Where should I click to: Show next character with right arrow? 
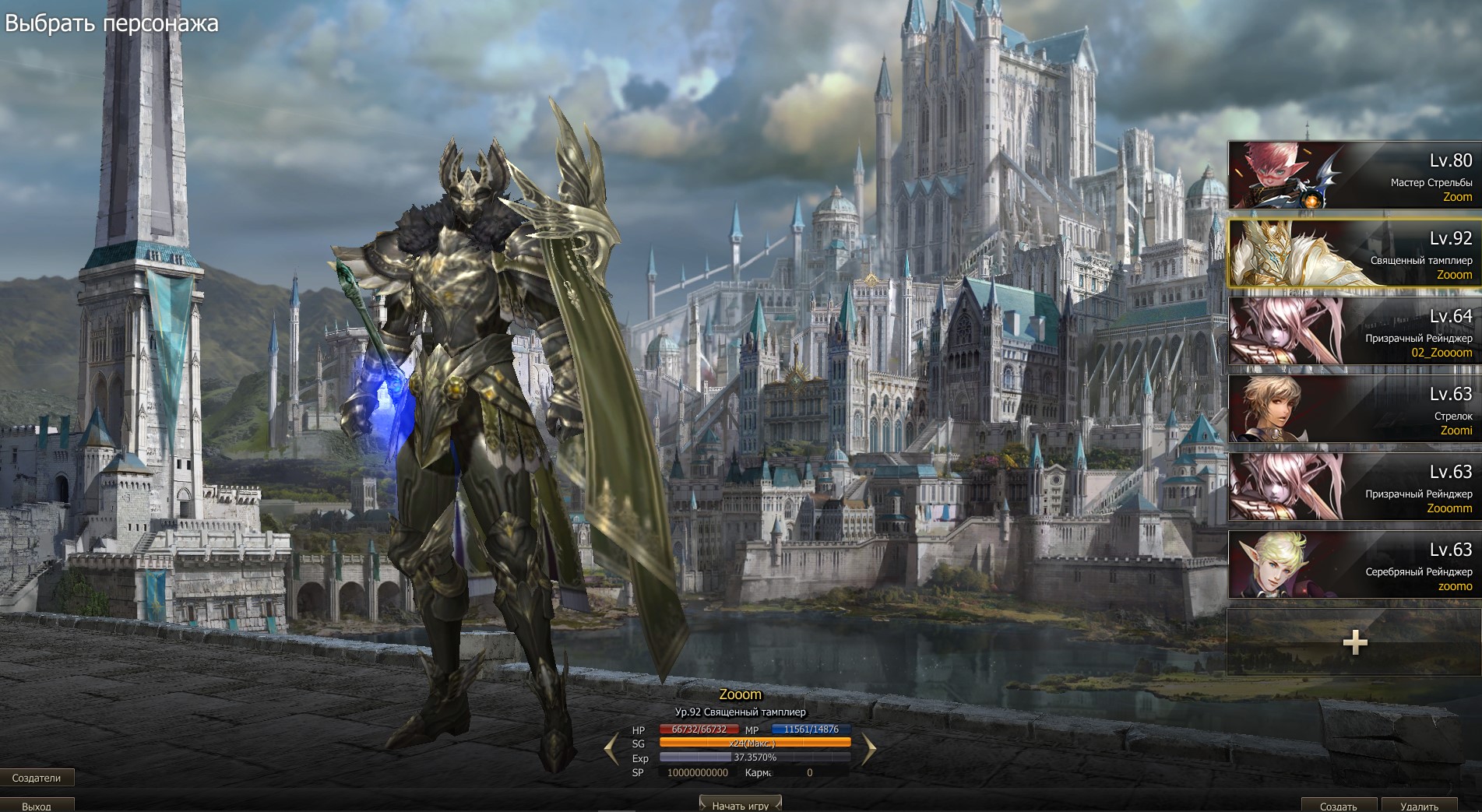(868, 750)
